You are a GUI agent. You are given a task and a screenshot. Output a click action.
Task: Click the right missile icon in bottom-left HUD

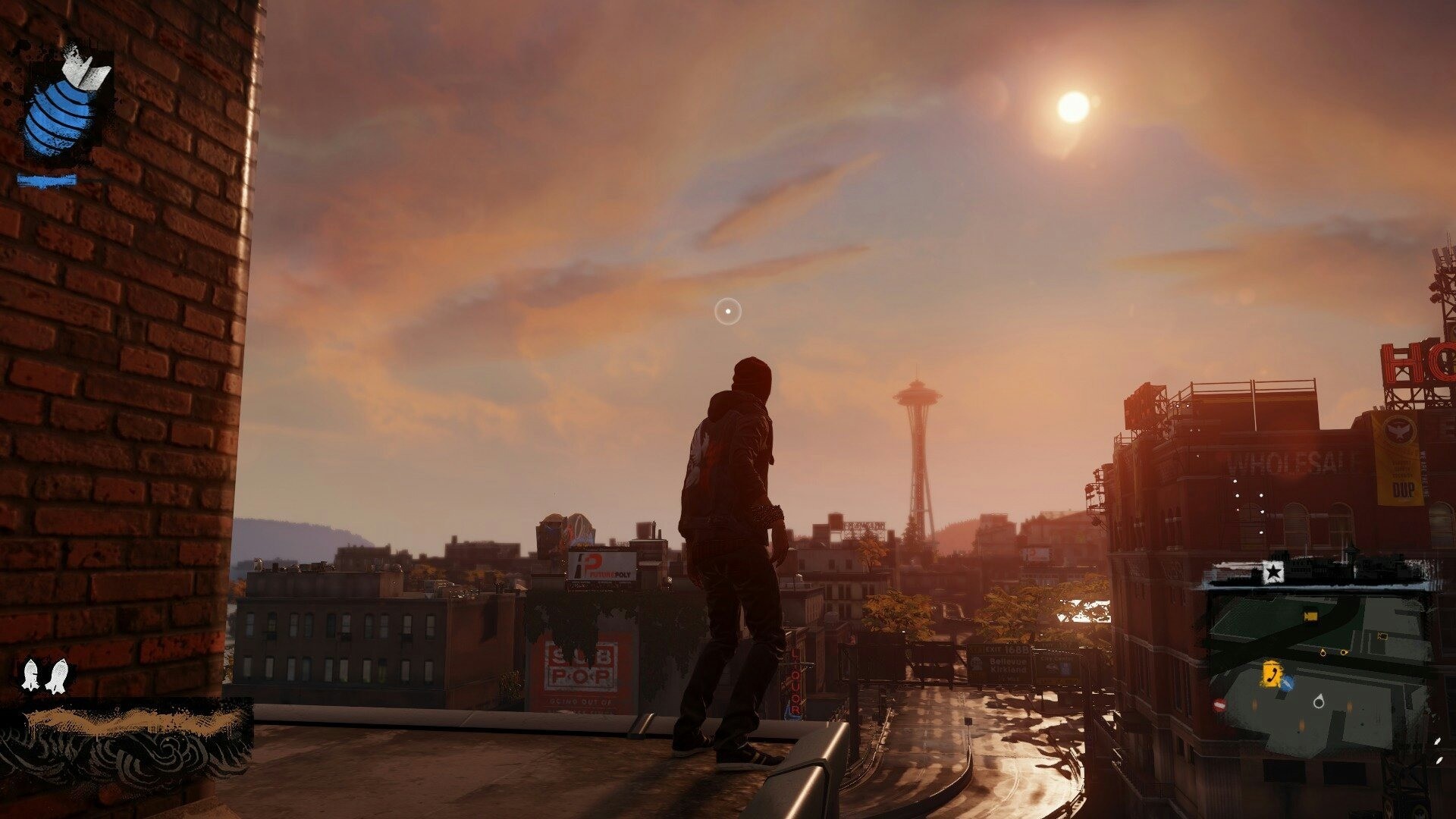(59, 676)
